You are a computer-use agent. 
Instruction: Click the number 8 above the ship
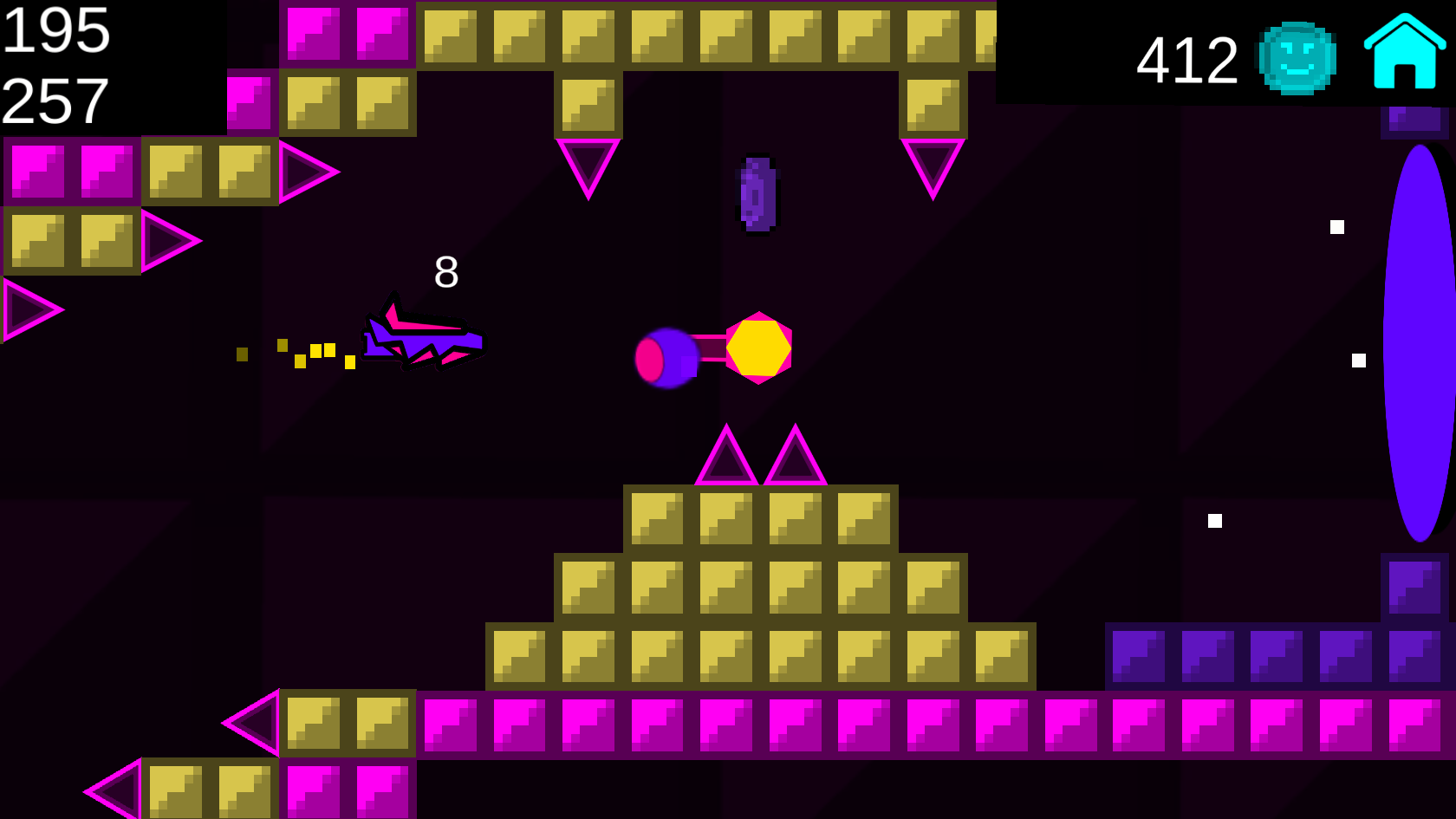tap(446, 272)
